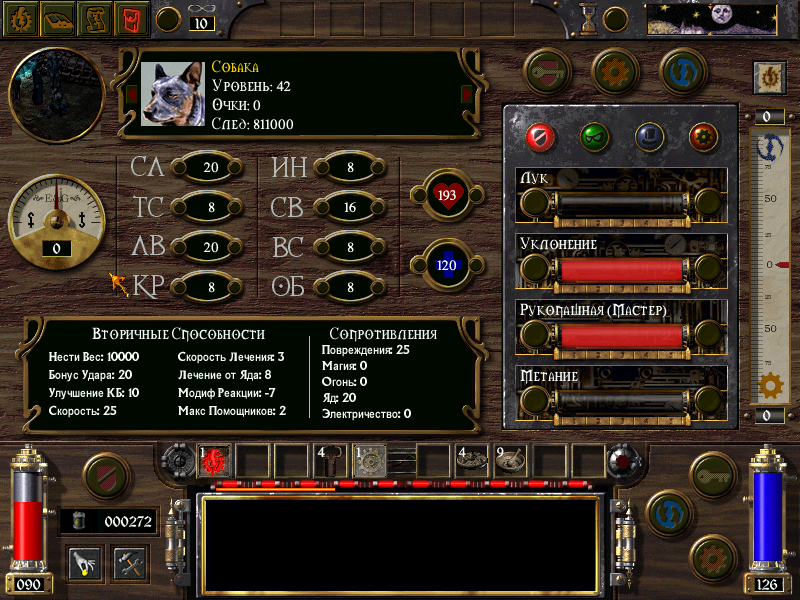Viewport: 800px width, 600px height.
Task: Select the ИН stat value plate
Action: [350, 168]
